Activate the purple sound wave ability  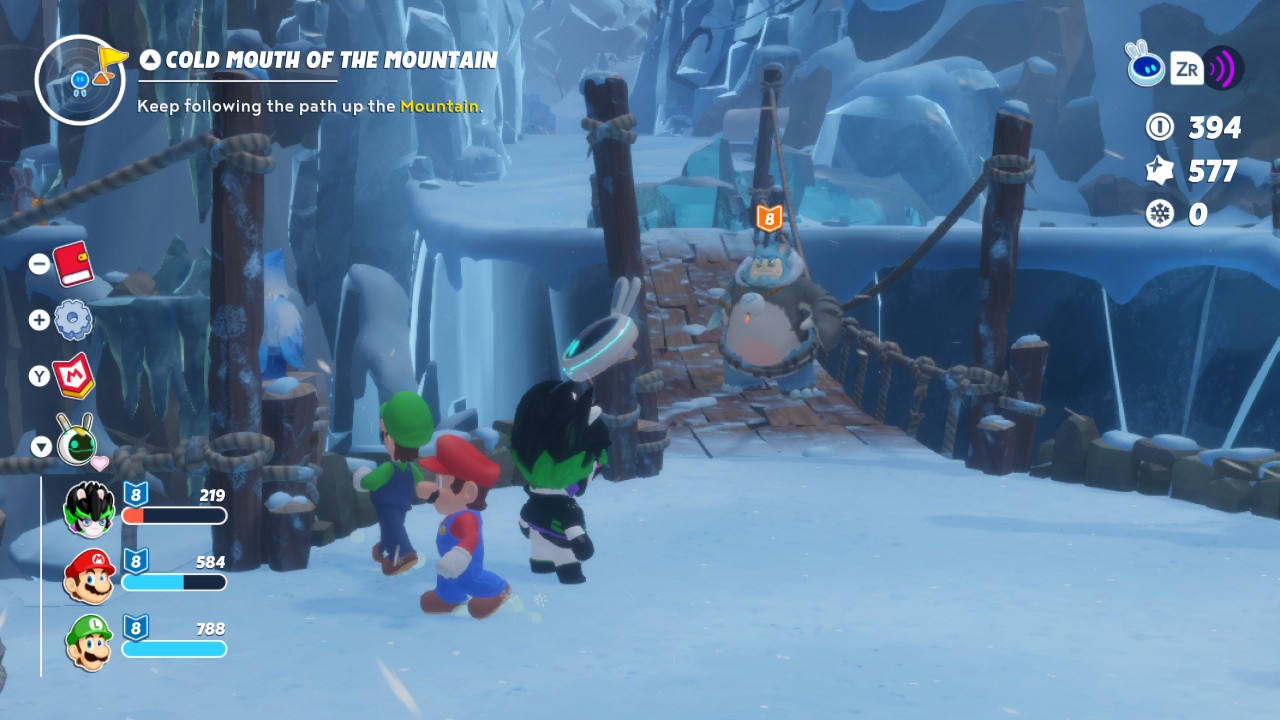point(1222,68)
